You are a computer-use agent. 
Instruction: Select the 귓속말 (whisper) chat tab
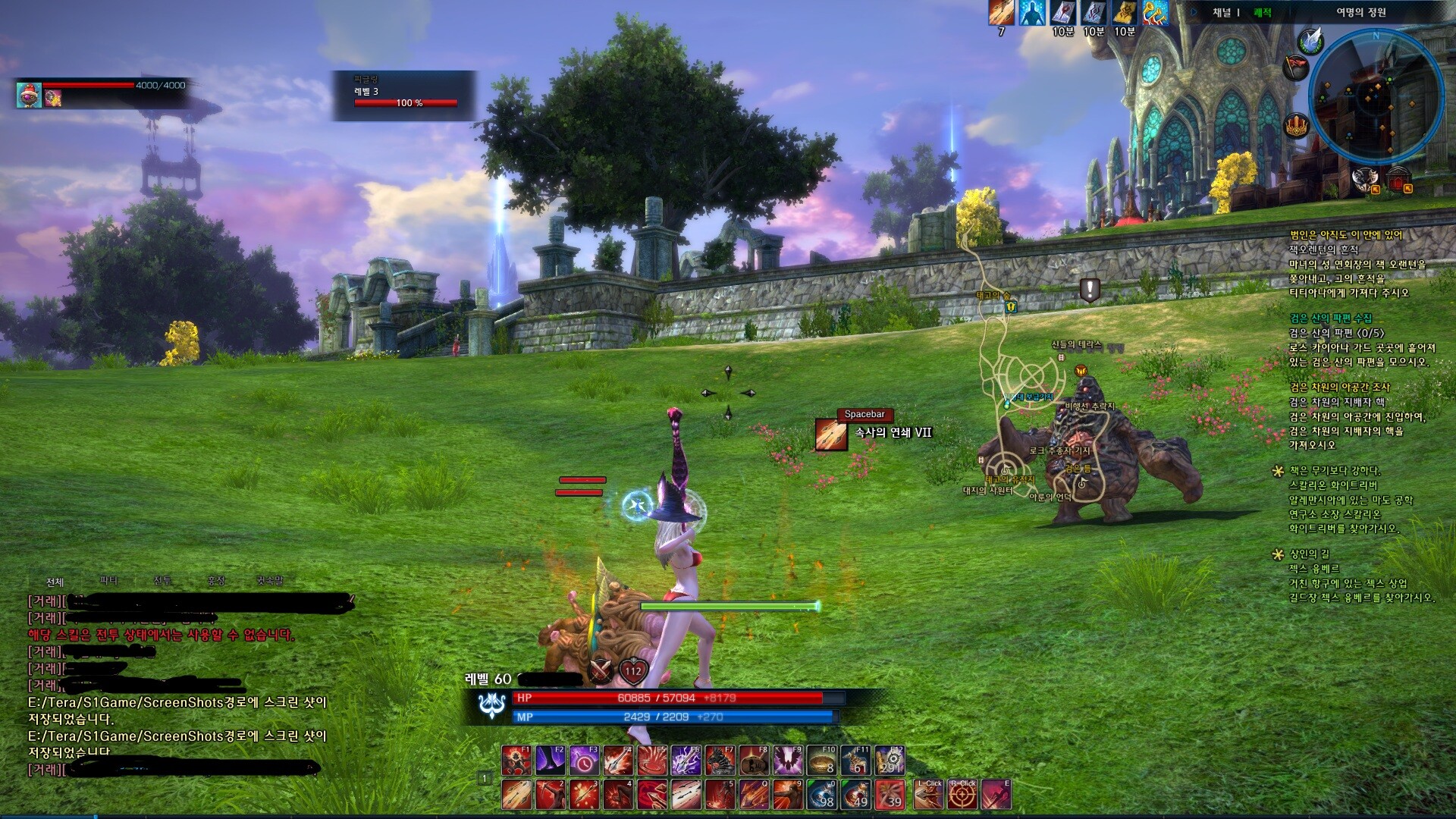pyautogui.click(x=269, y=581)
